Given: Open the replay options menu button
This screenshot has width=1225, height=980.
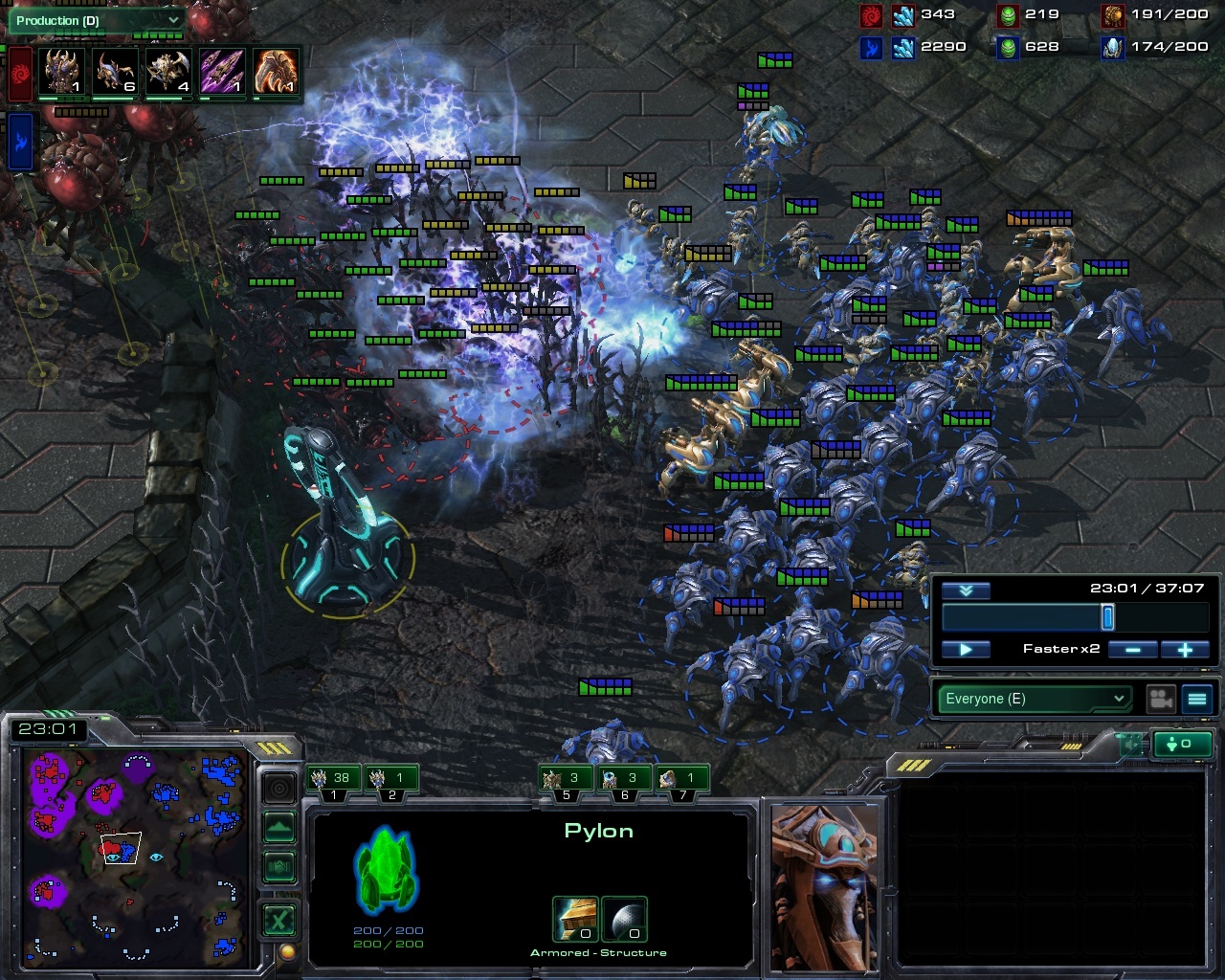Looking at the screenshot, I should (1197, 699).
